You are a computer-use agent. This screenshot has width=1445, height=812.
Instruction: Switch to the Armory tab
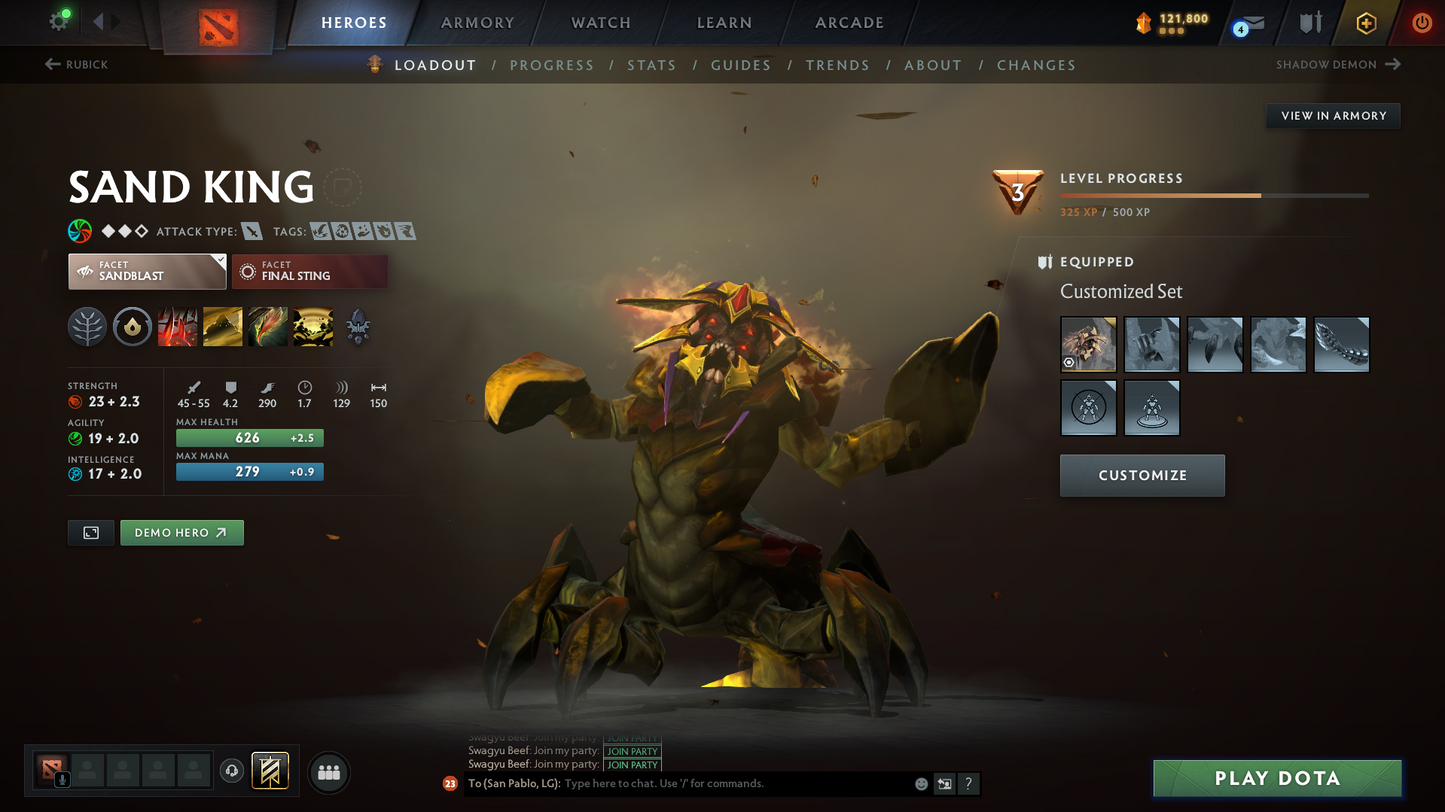coord(477,23)
